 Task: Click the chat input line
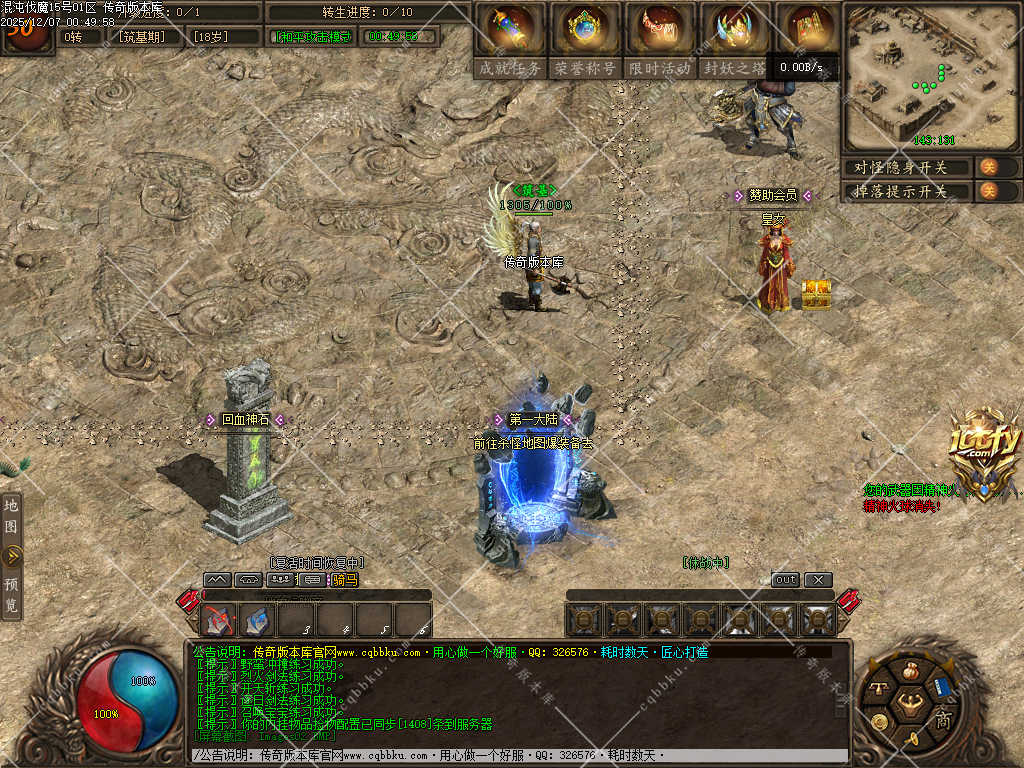point(520,755)
